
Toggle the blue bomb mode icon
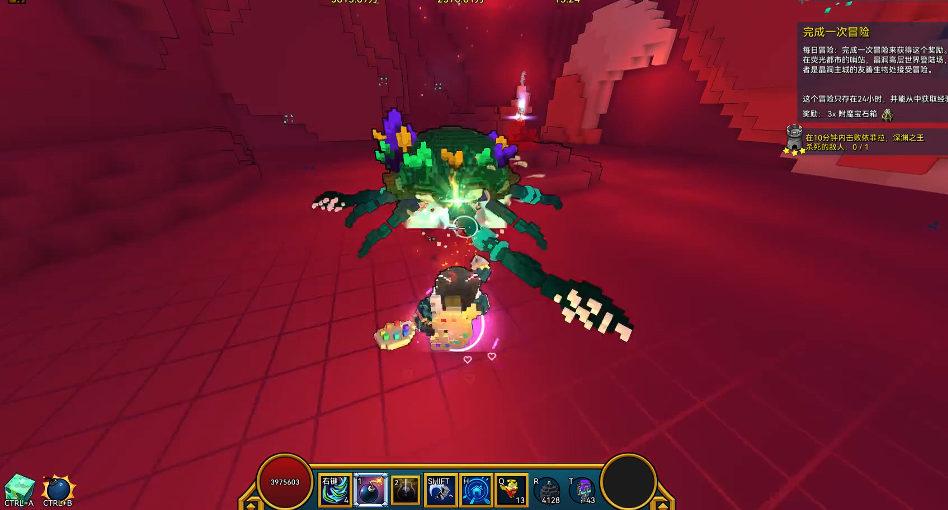coord(59,487)
